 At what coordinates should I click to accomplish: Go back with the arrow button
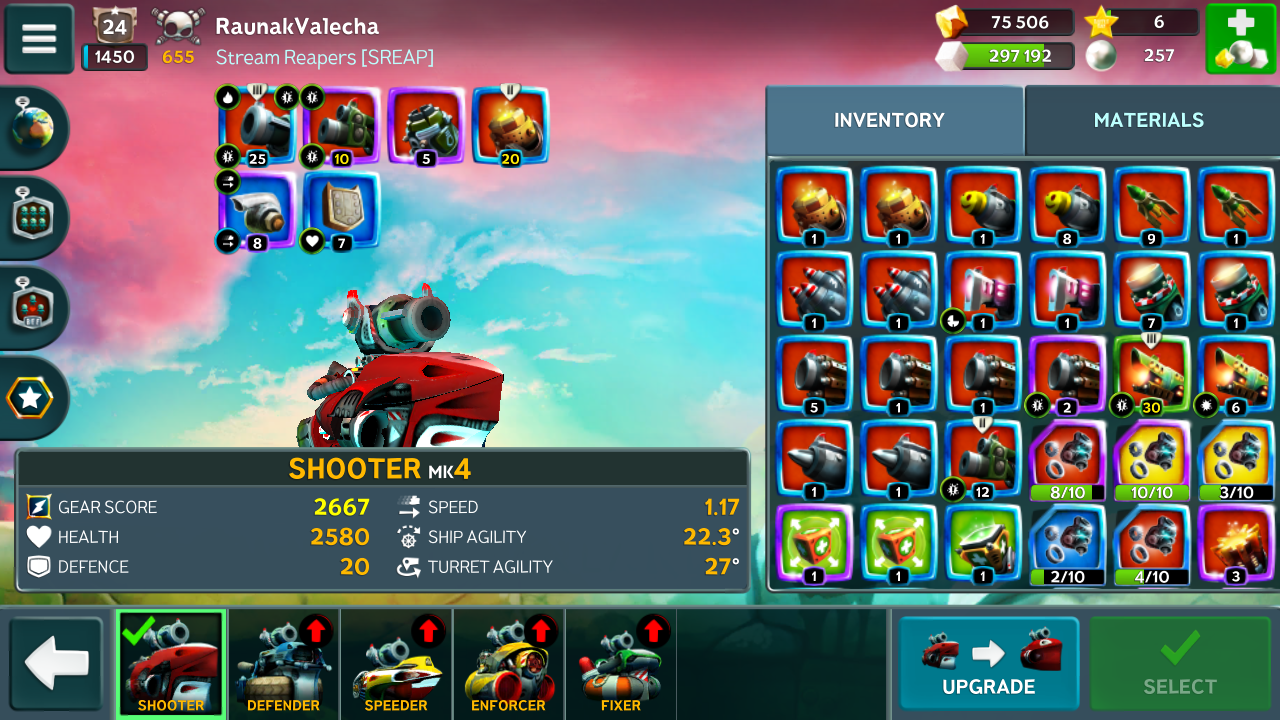click(x=57, y=664)
